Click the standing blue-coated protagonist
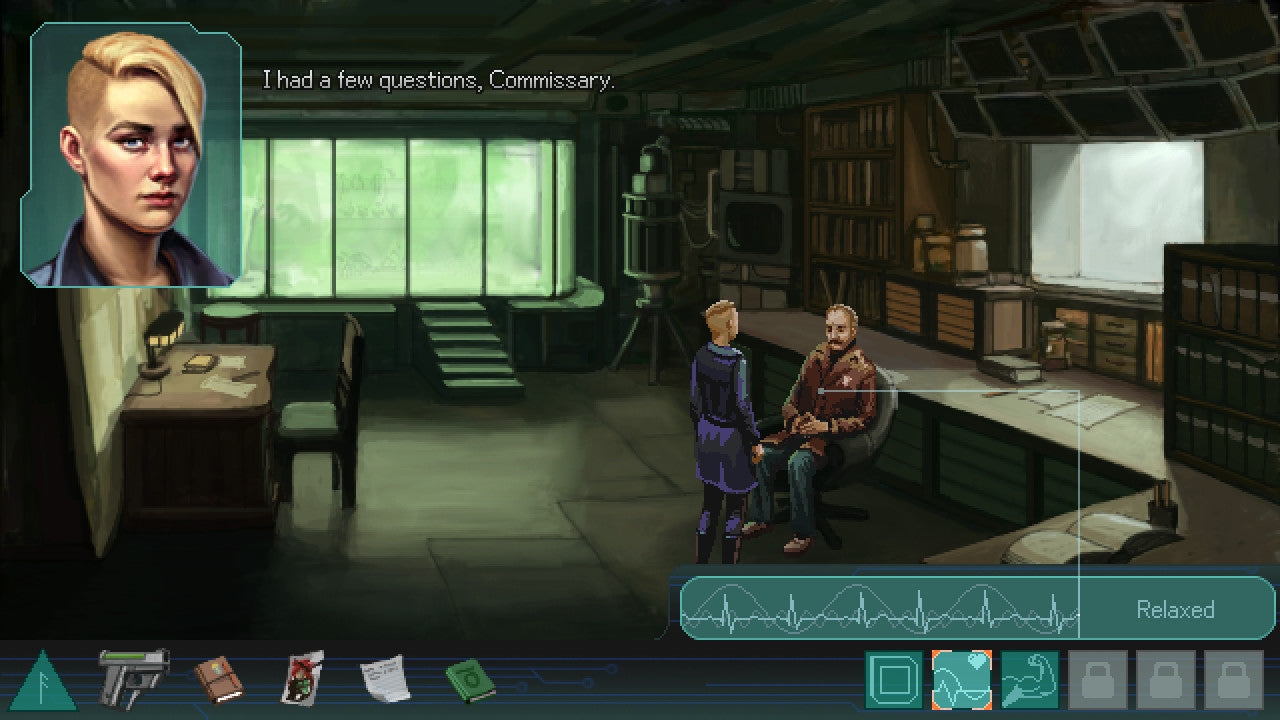 coord(720,420)
